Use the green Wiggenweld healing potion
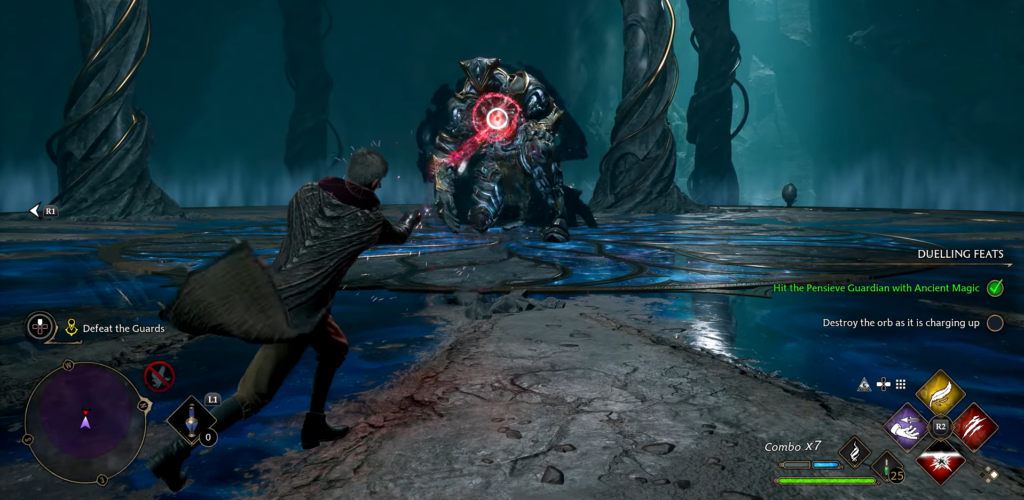 tap(886, 467)
